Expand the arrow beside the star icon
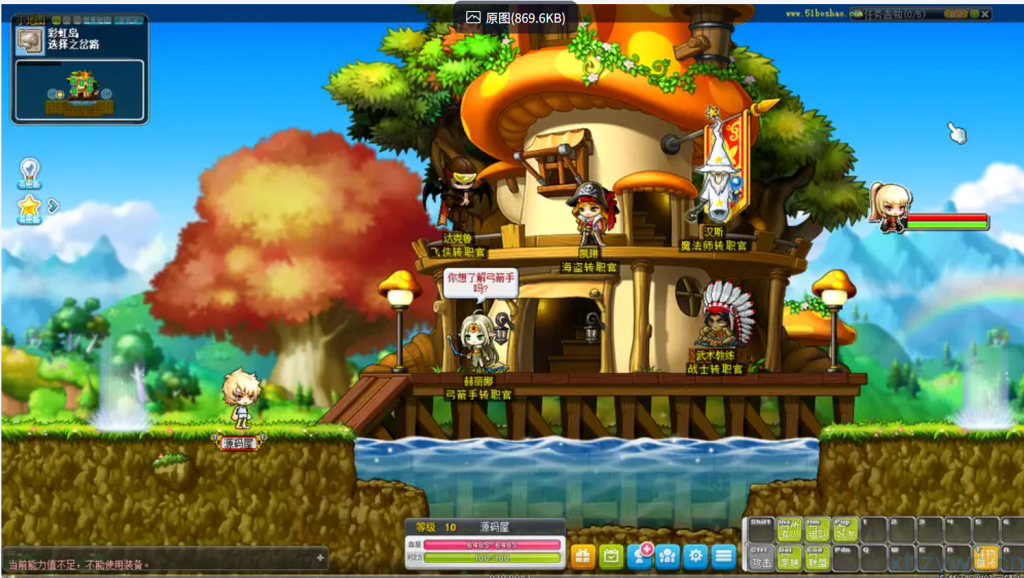This screenshot has width=1024, height=578. point(54,206)
